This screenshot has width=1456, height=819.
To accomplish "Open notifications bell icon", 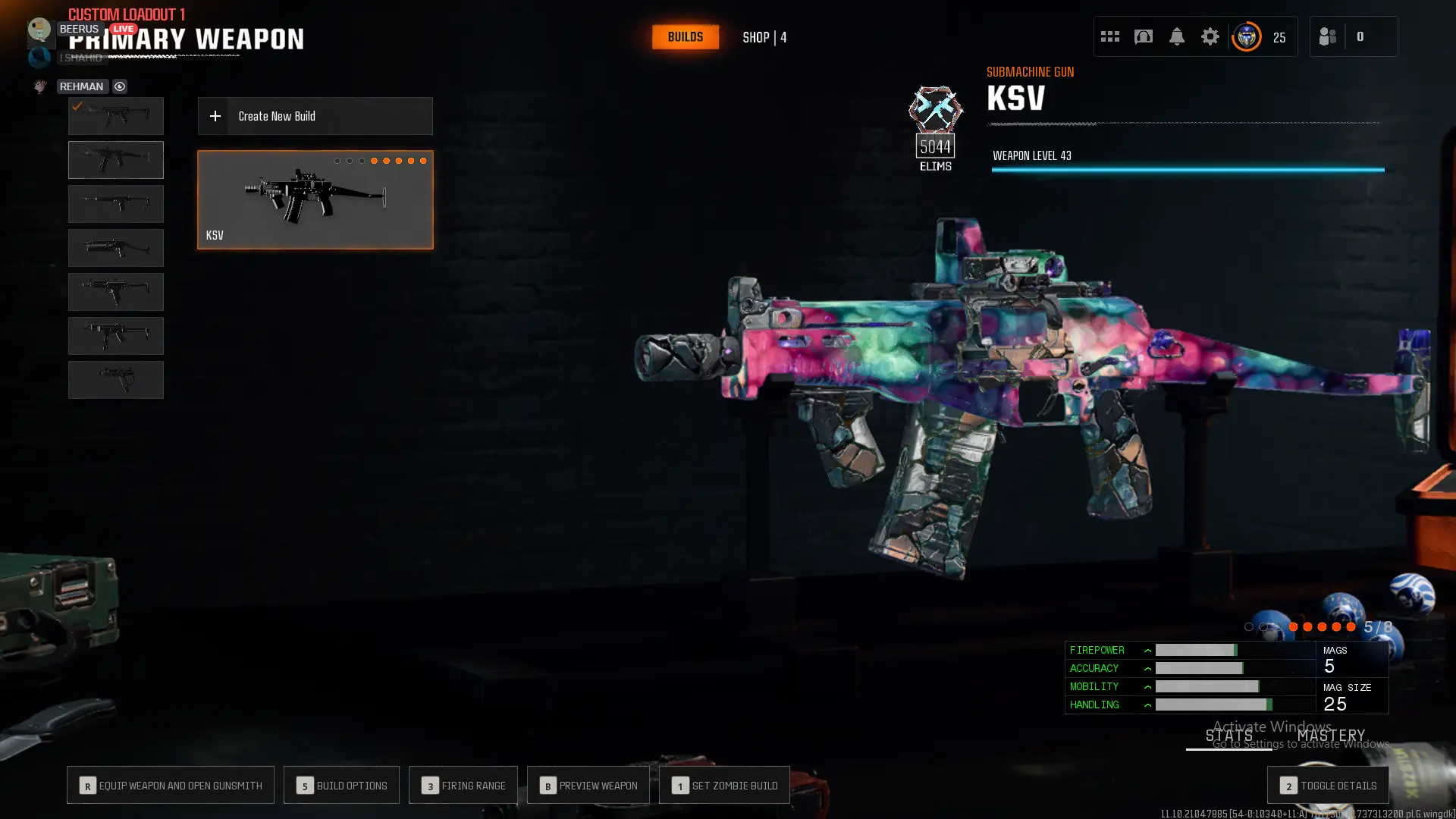I will (1176, 36).
